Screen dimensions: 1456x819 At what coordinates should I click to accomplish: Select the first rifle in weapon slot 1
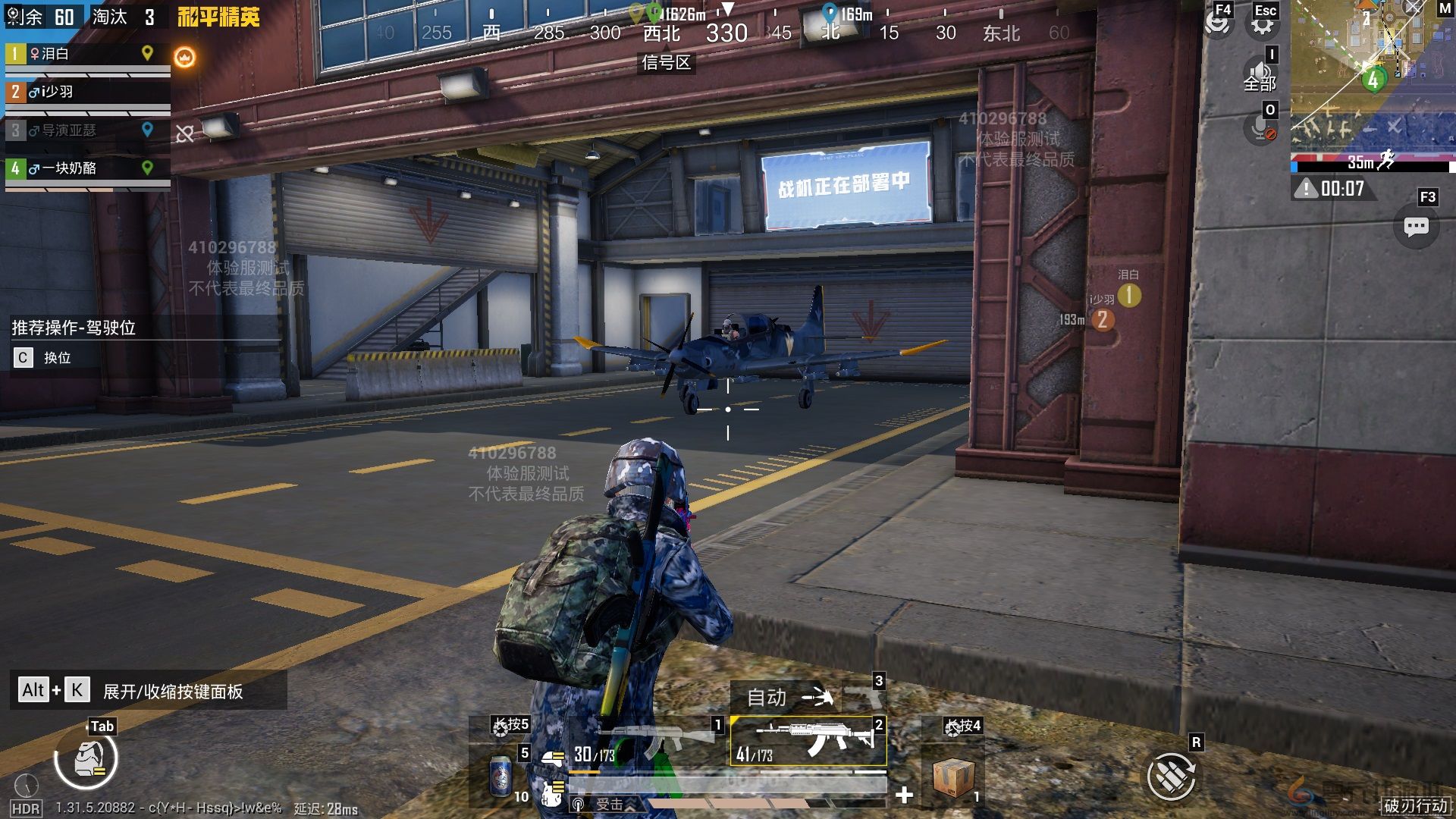tap(658, 739)
